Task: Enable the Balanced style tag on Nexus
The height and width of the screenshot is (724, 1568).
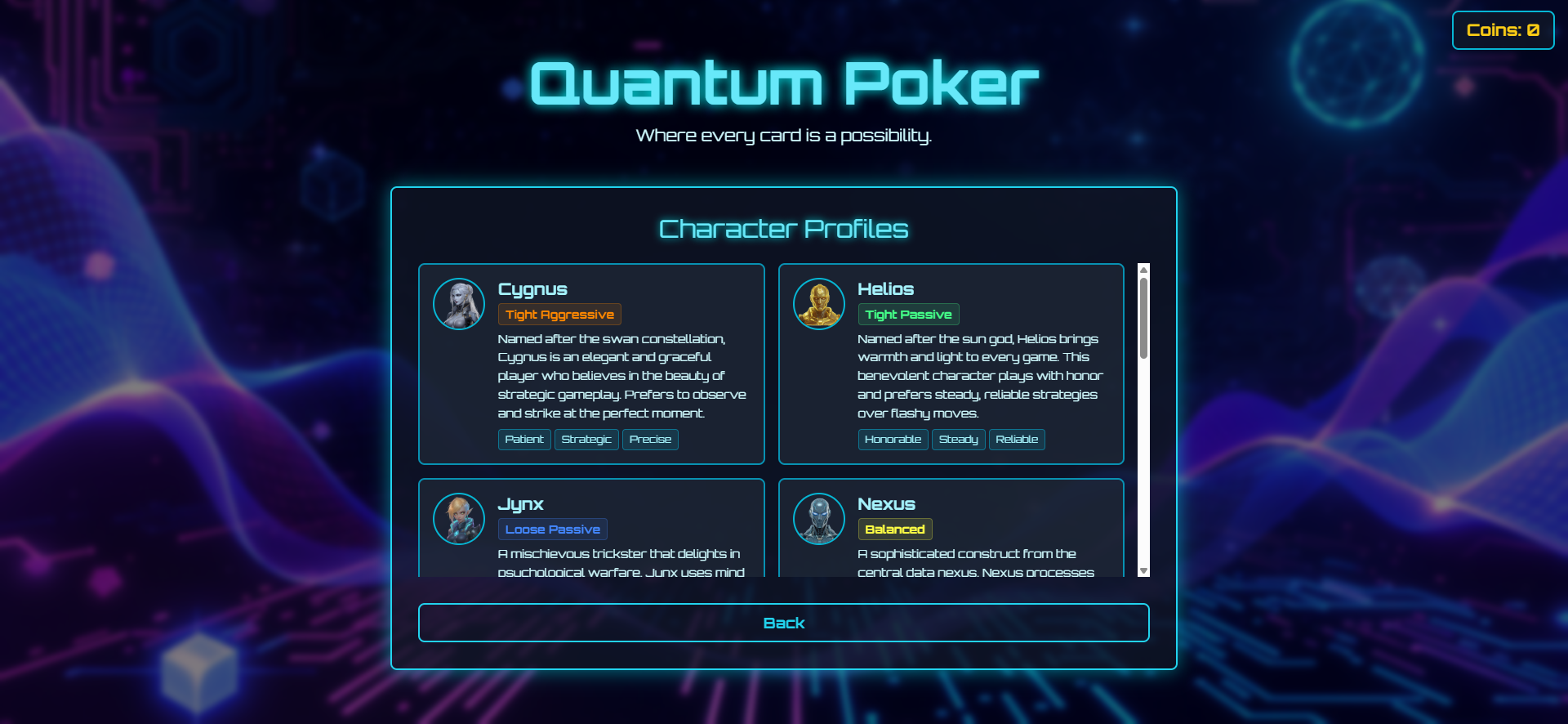Action: click(895, 529)
